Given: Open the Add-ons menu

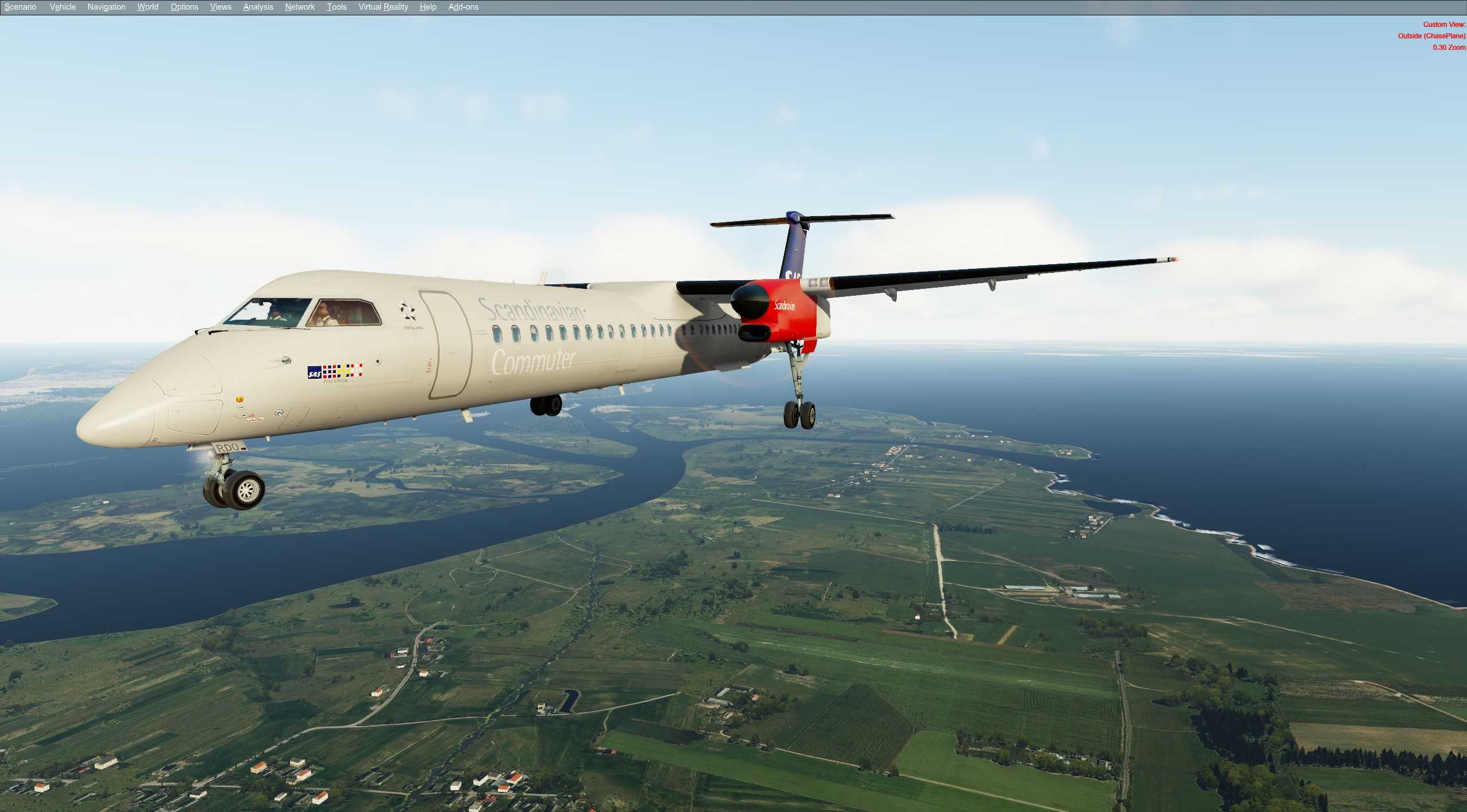Looking at the screenshot, I should 462,6.
